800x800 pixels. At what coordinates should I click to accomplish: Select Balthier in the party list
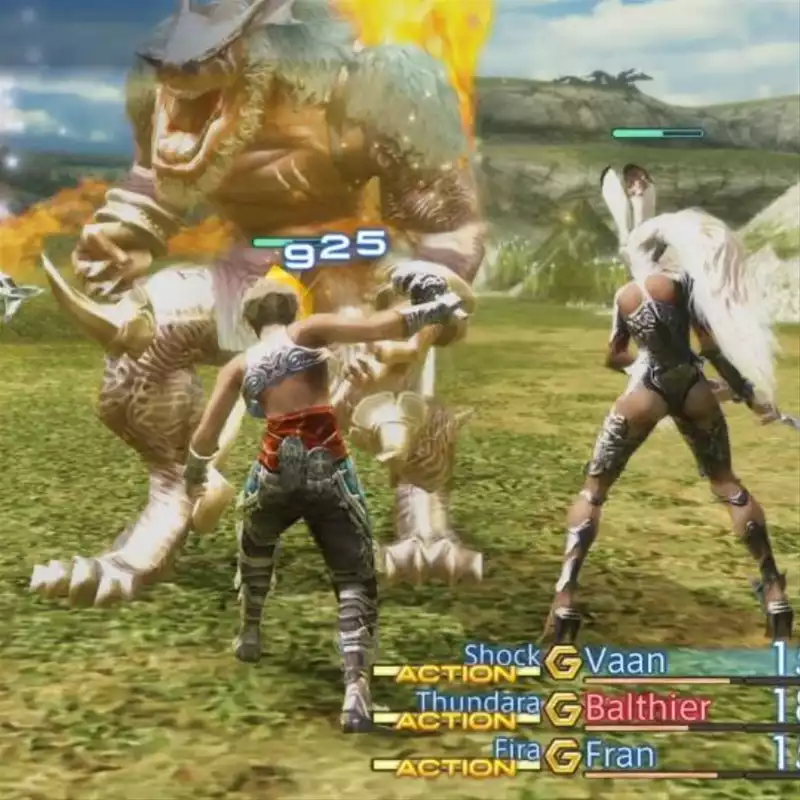pos(648,709)
